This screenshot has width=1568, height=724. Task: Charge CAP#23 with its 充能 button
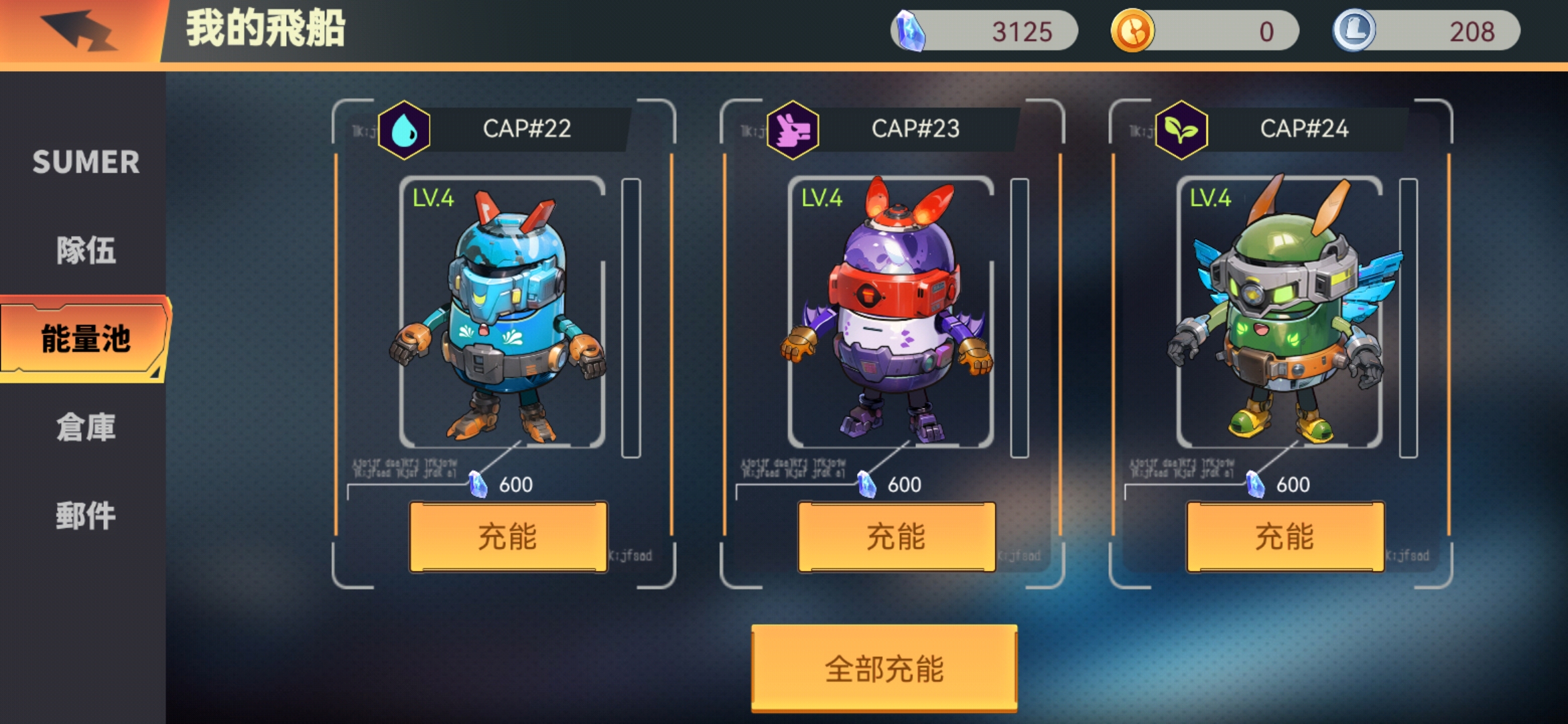click(896, 537)
